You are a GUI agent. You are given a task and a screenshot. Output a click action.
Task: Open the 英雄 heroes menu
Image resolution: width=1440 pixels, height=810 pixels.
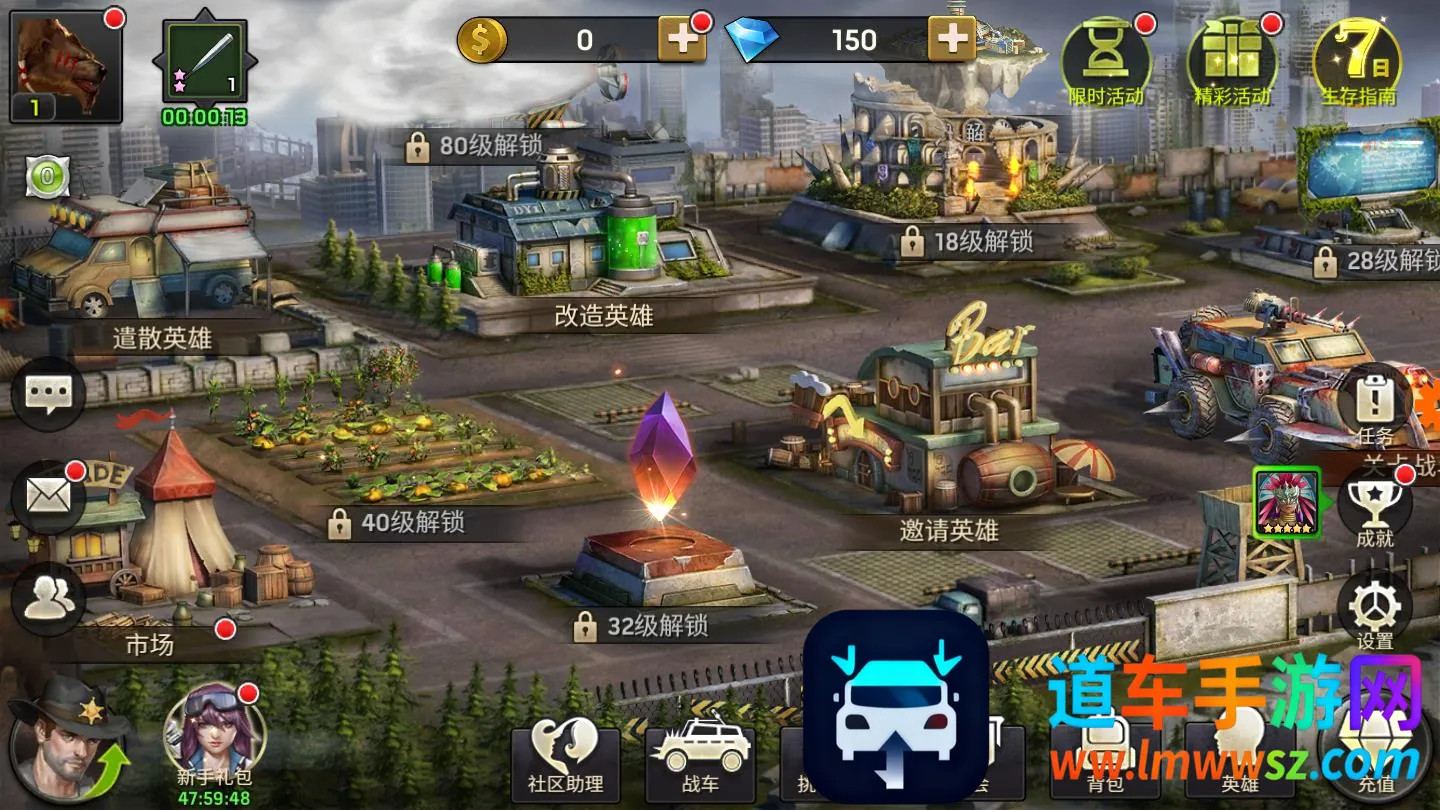tap(1238, 762)
